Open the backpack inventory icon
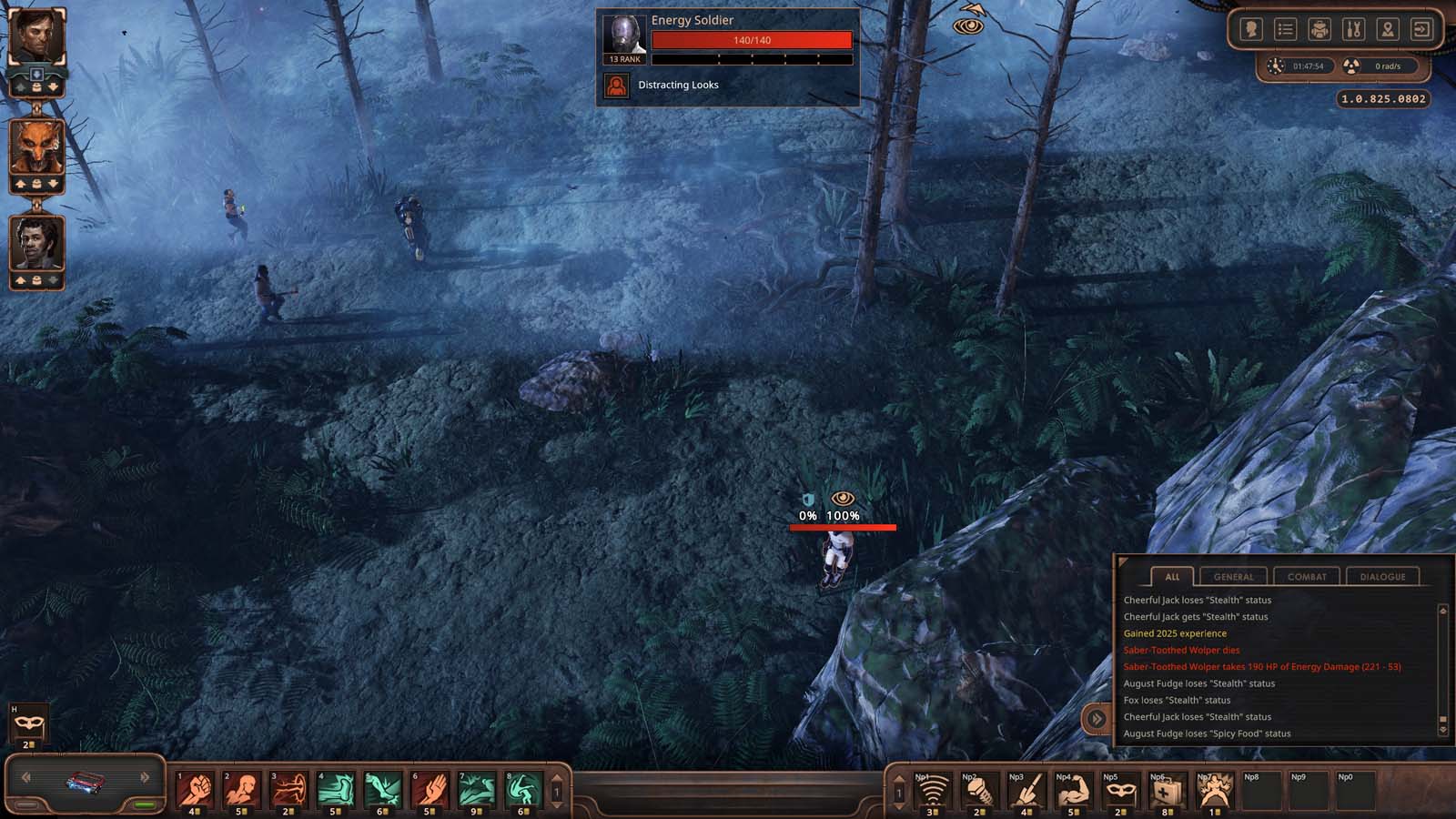The width and height of the screenshot is (1456, 819). (1319, 29)
